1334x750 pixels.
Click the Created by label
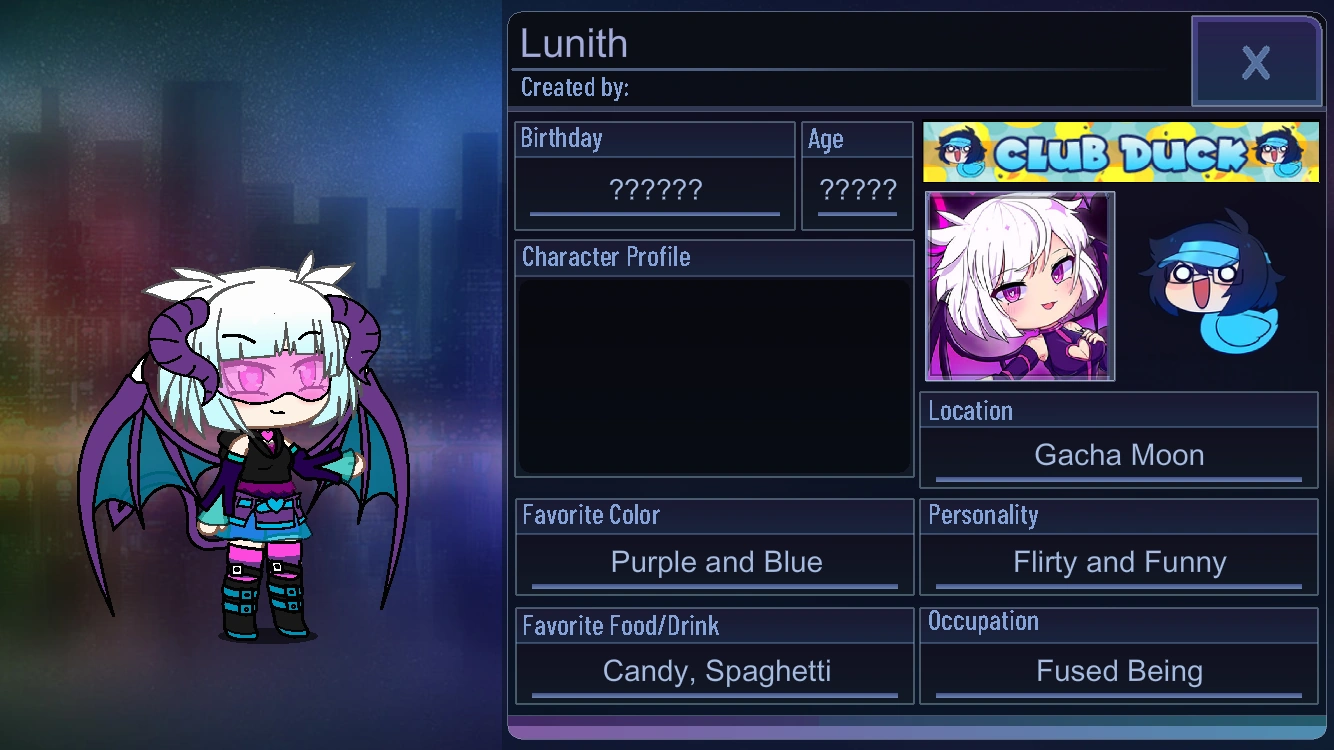point(574,87)
